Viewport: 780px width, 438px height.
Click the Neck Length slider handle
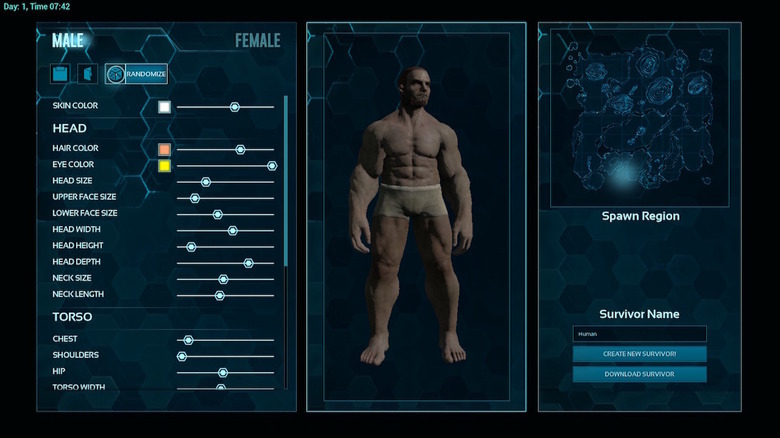point(220,295)
